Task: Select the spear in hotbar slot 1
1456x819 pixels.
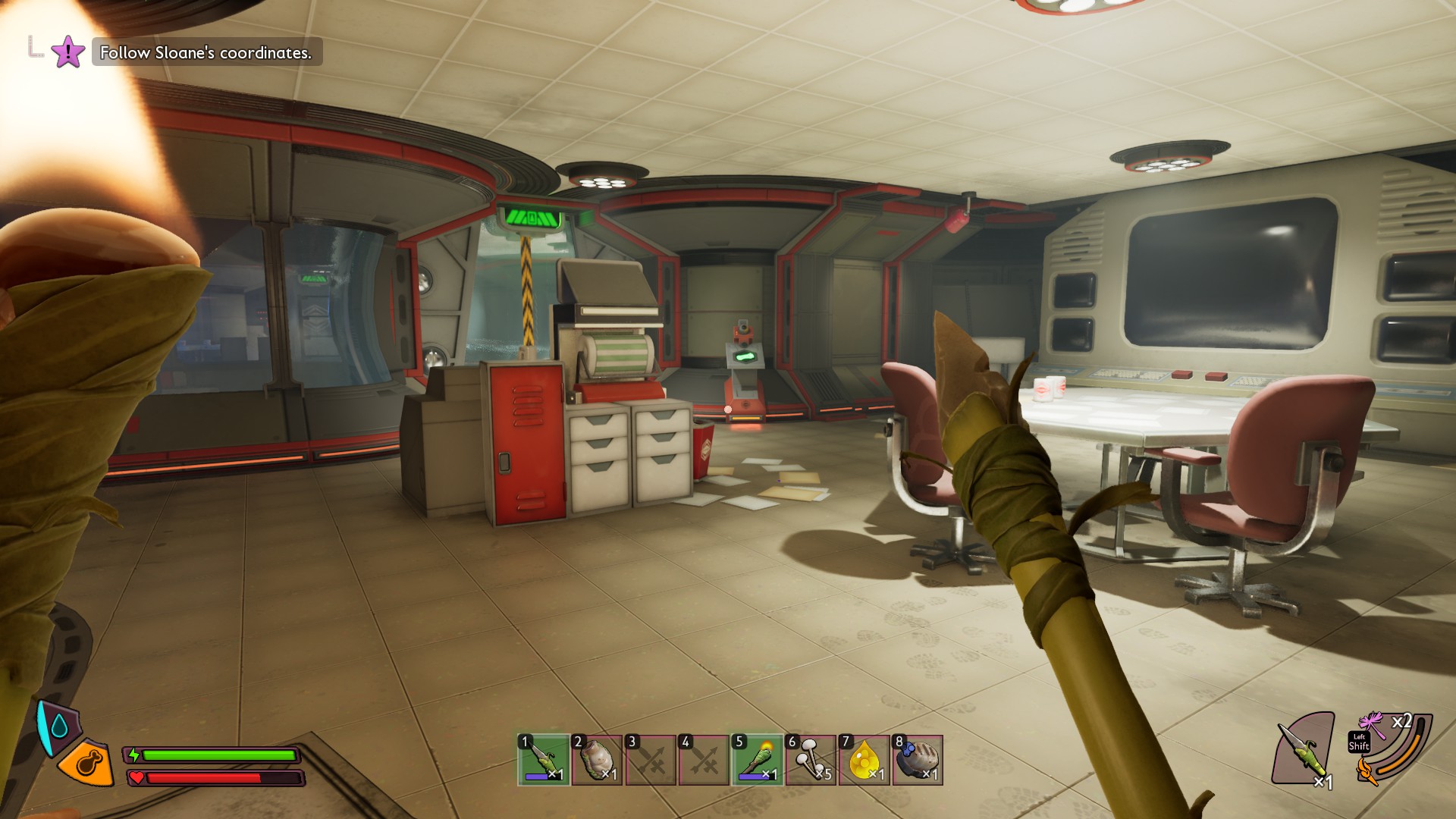Action: click(x=544, y=759)
